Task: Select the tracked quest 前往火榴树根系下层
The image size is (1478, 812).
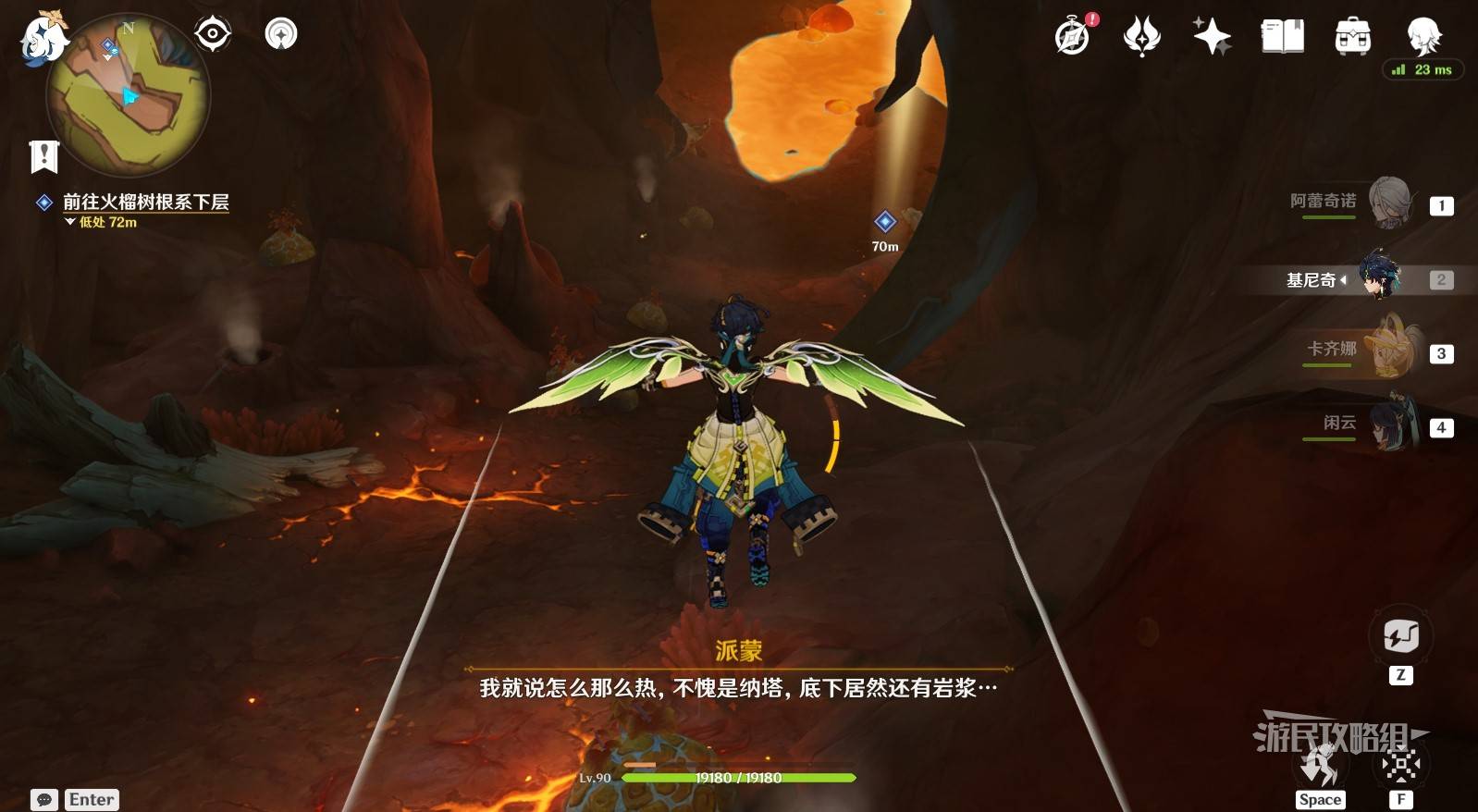Action: pyautogui.click(x=145, y=202)
